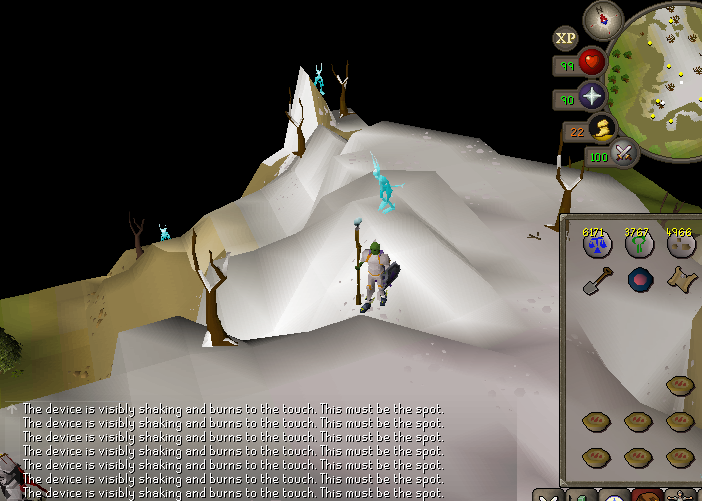
Task: Select the spade in the inventory
Action: point(597,280)
